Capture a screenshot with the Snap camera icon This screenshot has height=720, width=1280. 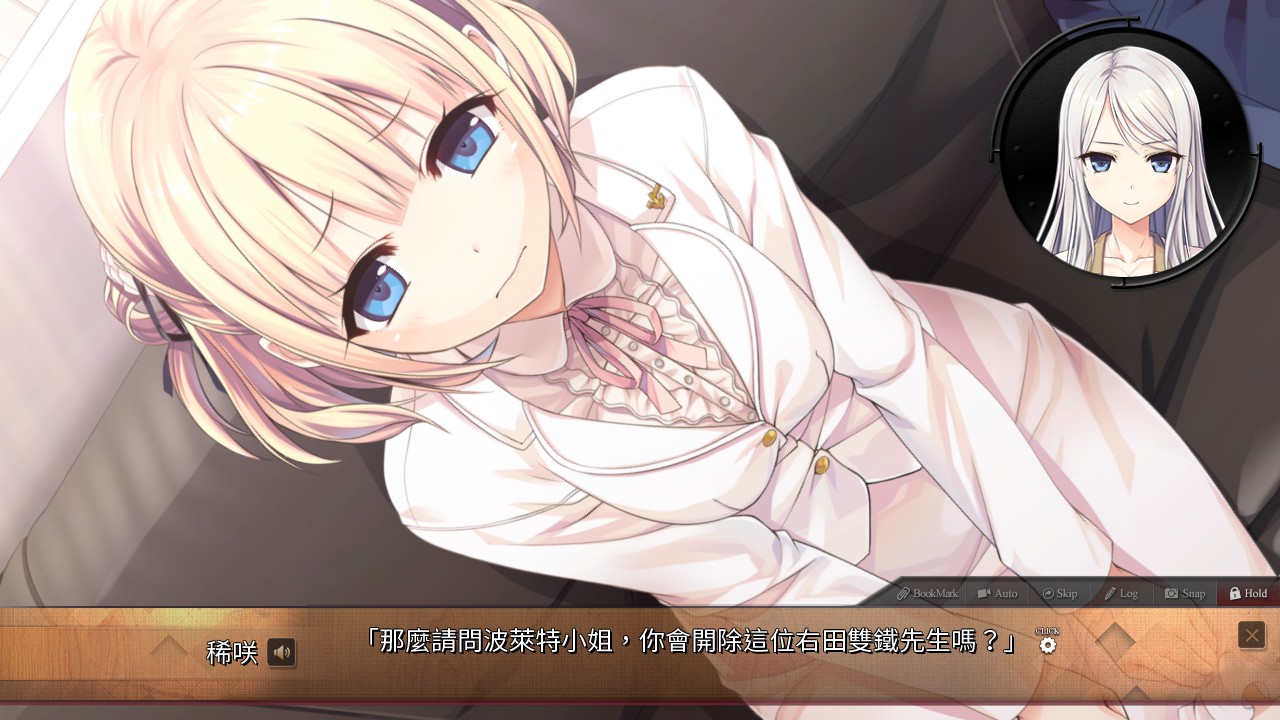[1170, 593]
